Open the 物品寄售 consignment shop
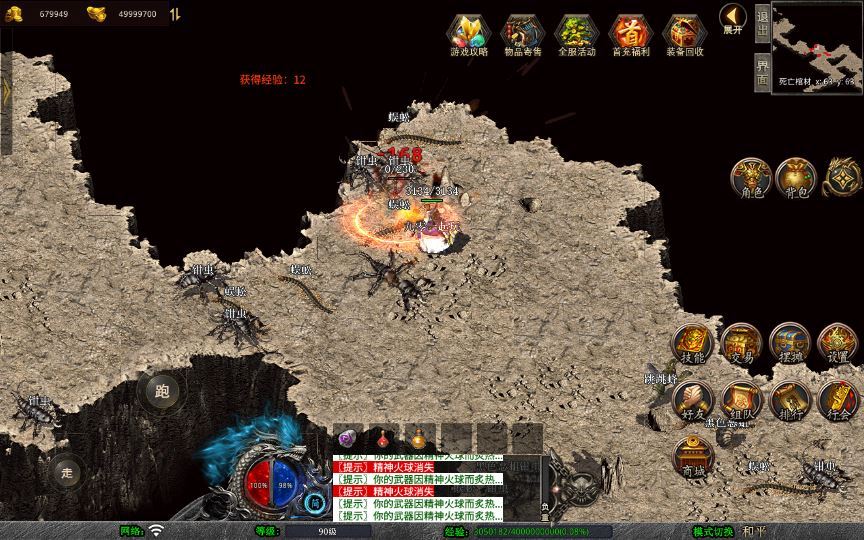 click(x=523, y=35)
